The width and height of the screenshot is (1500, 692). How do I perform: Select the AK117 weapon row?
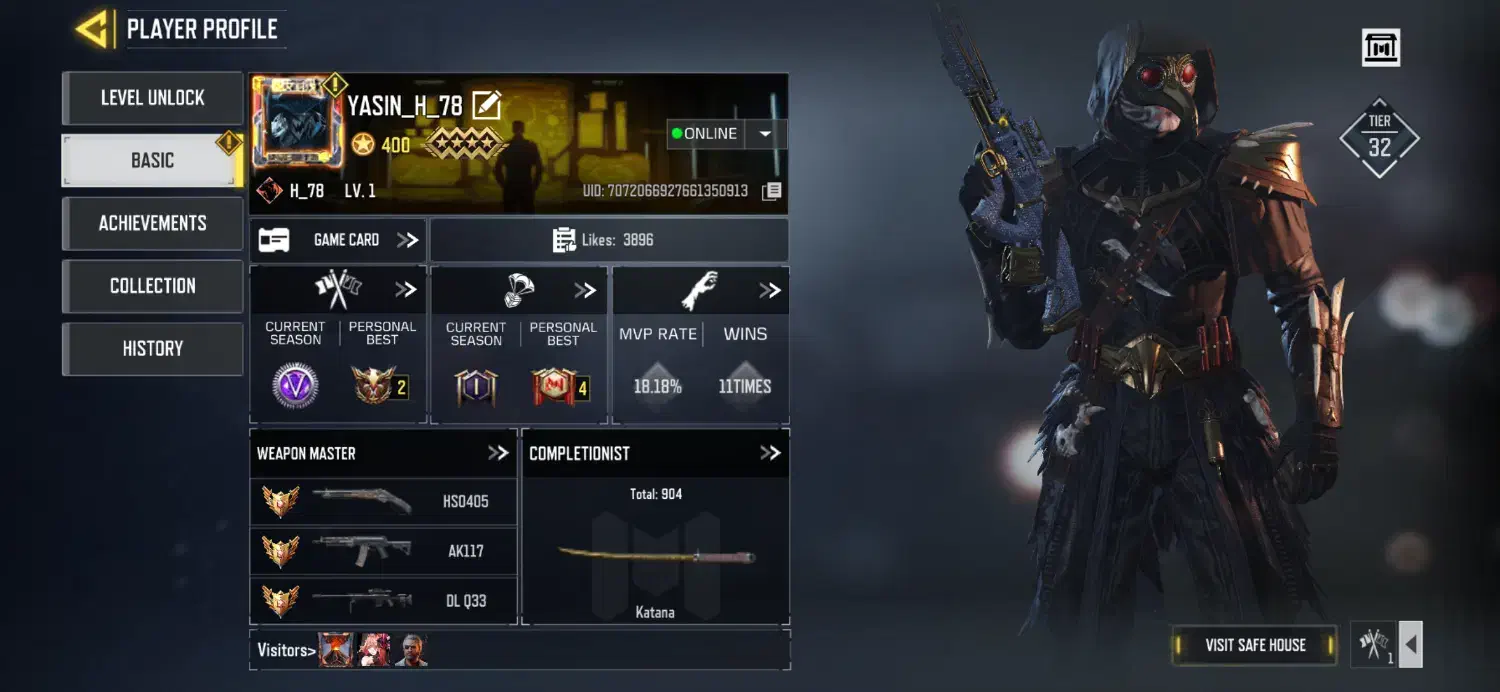pos(383,550)
